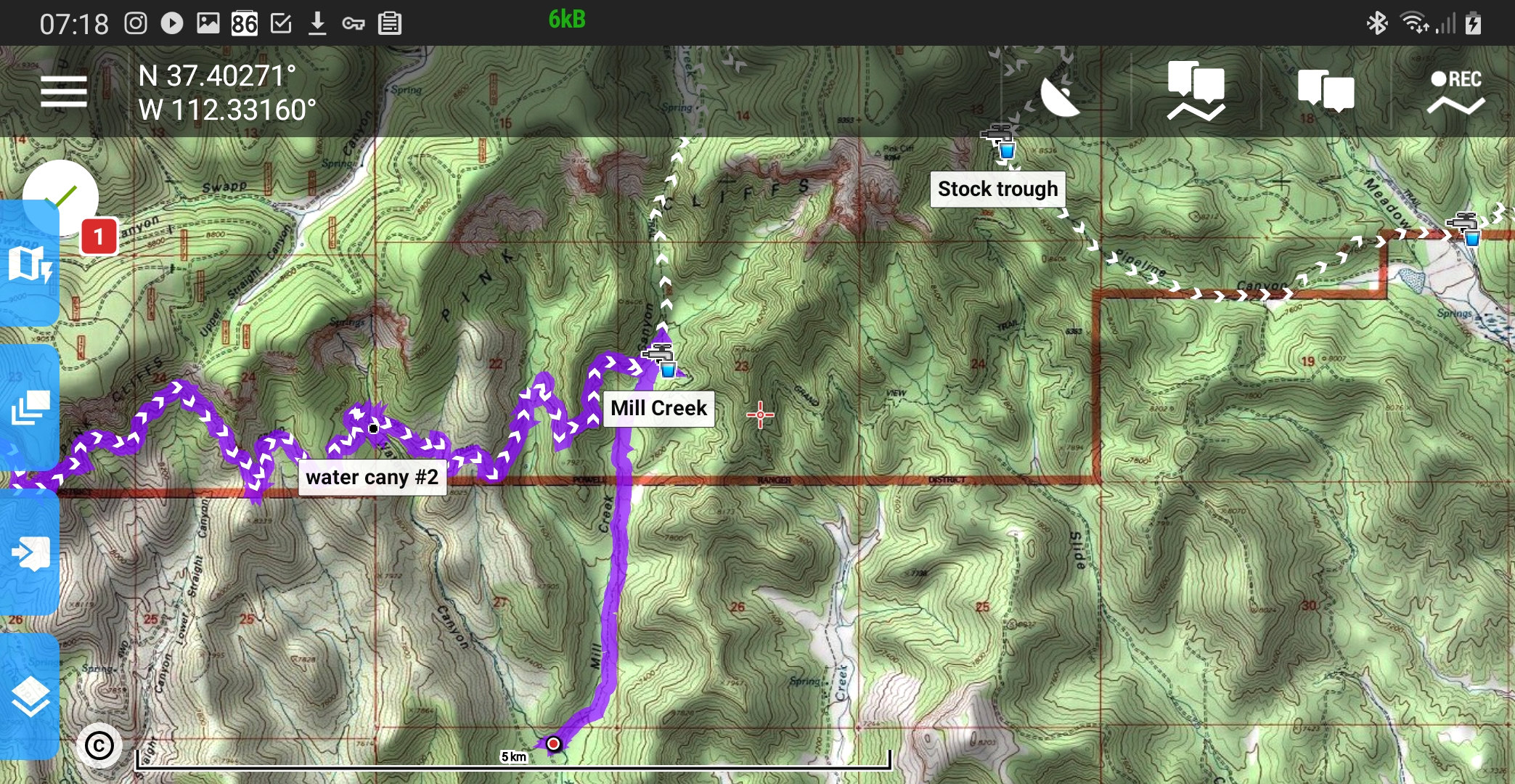Open the map layers side button
This screenshot has height=784, width=1515.
click(x=30, y=697)
